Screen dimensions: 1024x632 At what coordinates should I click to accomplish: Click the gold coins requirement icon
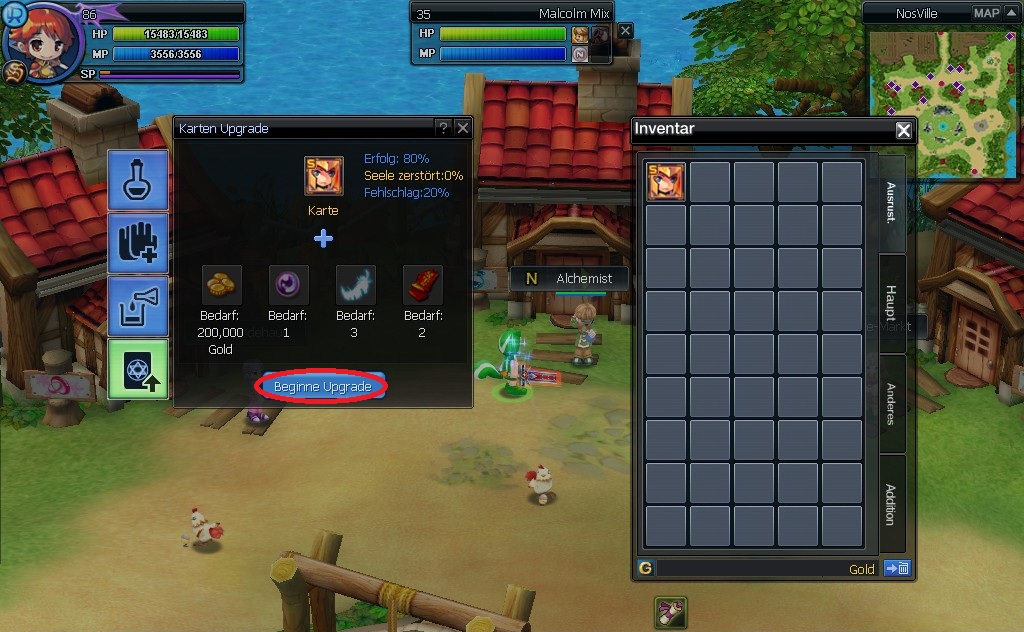point(222,285)
